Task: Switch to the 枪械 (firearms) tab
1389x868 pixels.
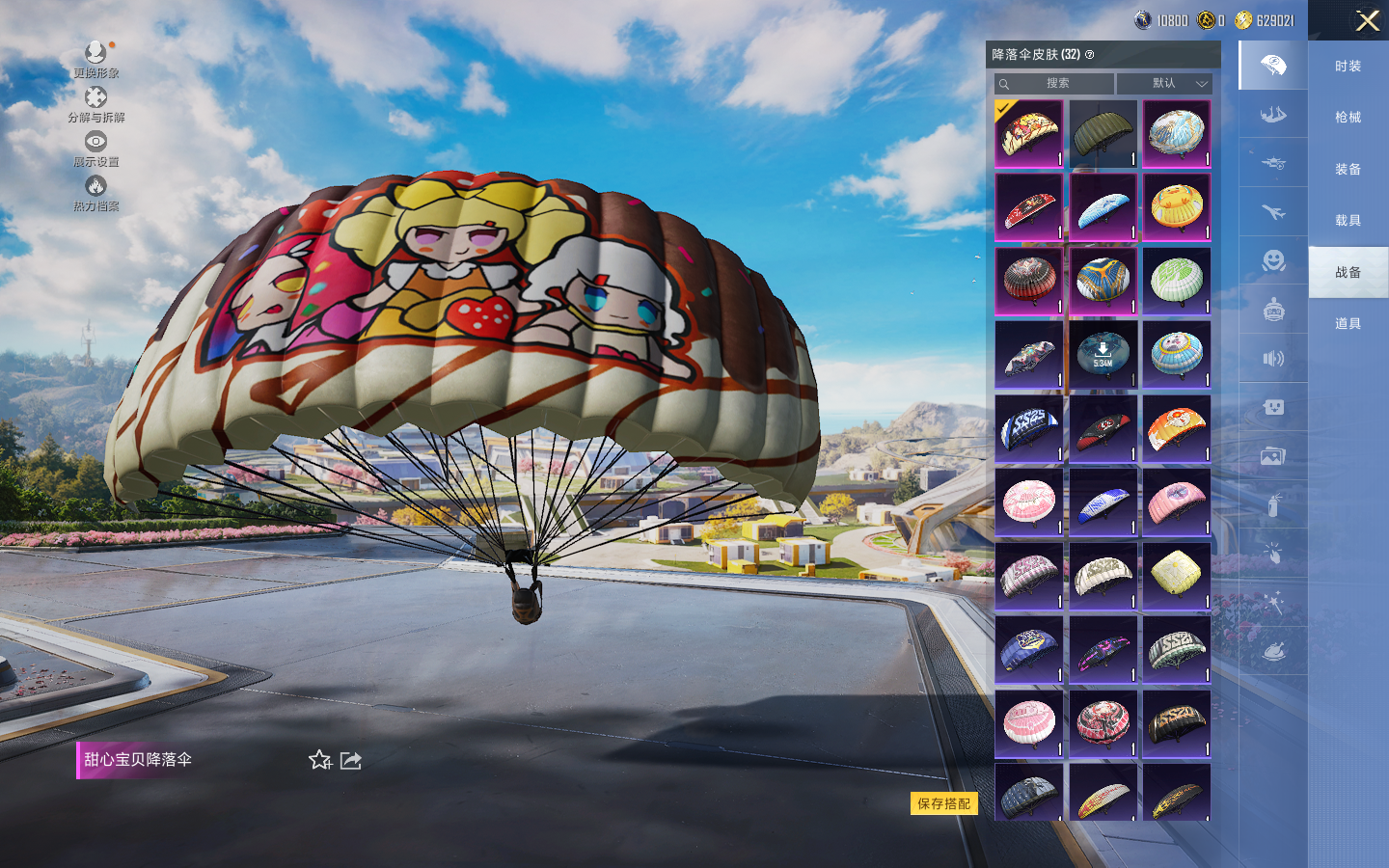Action: pos(1348,118)
